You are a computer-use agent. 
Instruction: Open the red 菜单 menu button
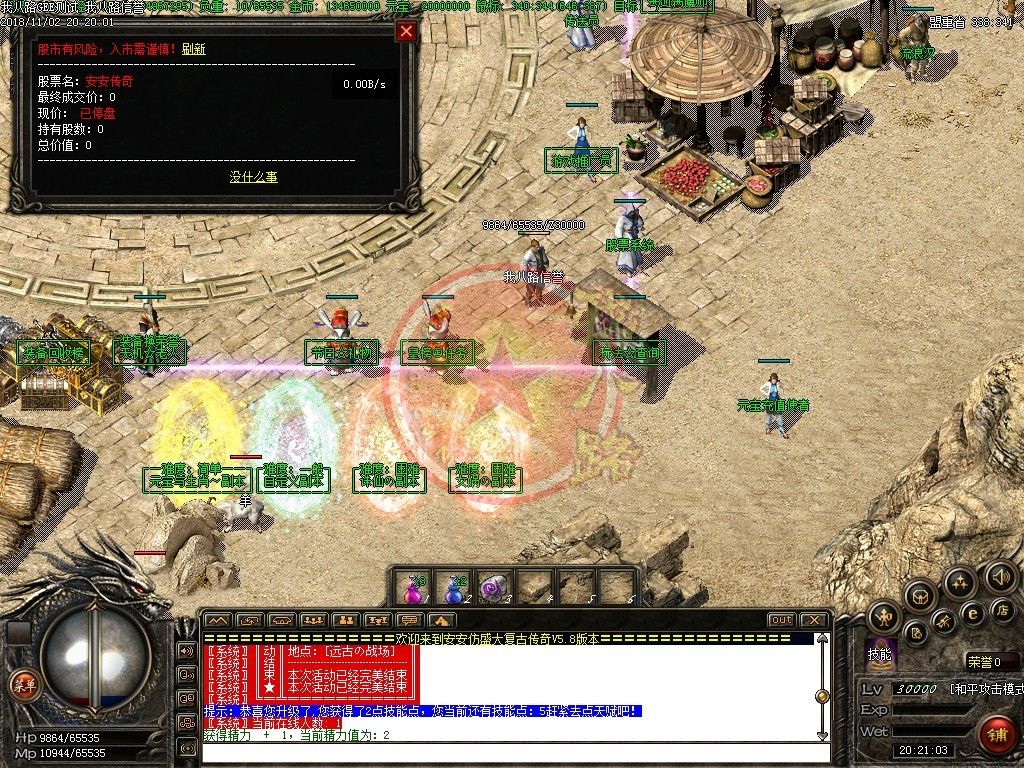[x=22, y=685]
